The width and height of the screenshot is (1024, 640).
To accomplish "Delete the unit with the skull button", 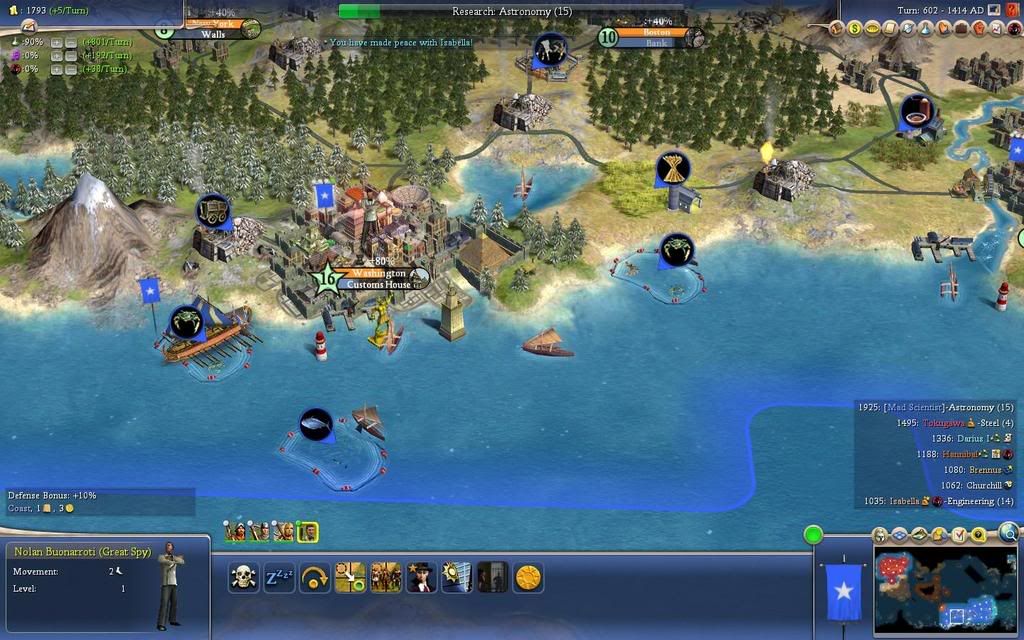I will [243, 577].
